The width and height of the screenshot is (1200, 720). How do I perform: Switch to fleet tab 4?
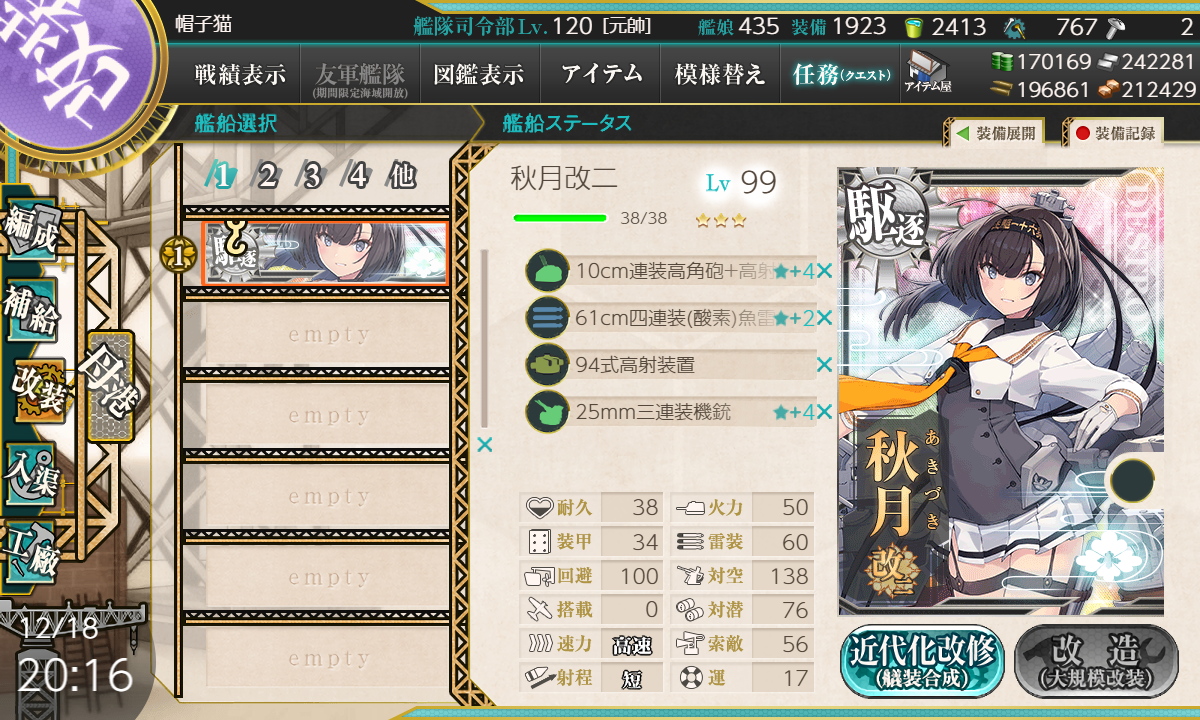[357, 177]
